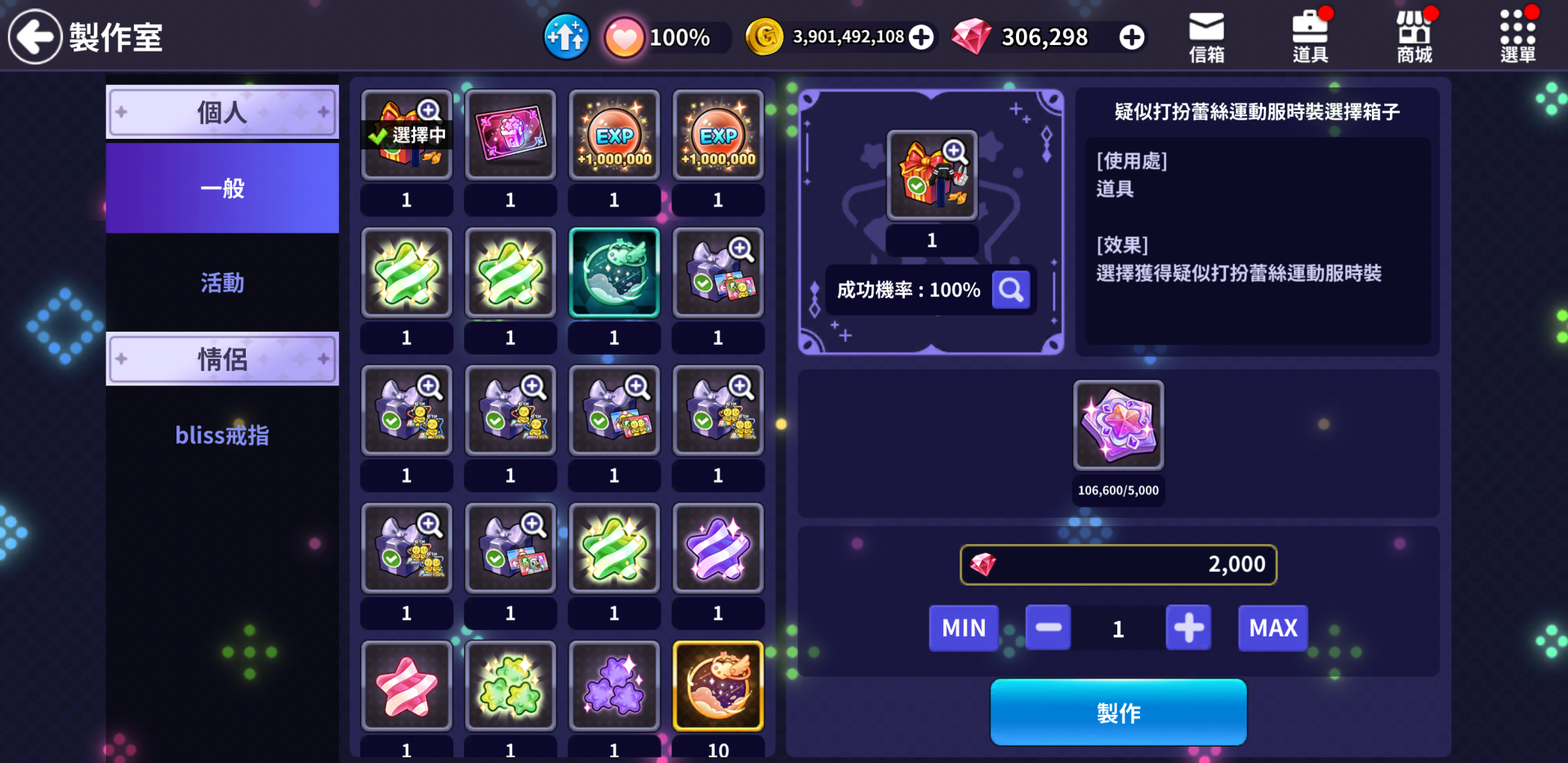This screenshot has width=1568, height=763.
Task: Open the 商城 shop
Action: pyautogui.click(x=1414, y=37)
